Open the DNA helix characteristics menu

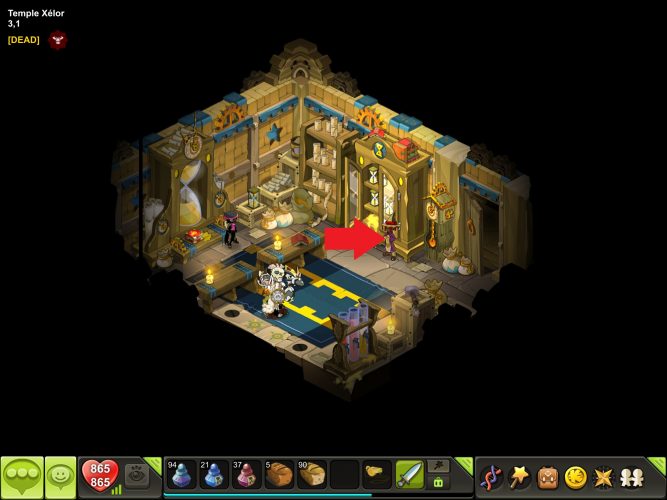point(491,476)
